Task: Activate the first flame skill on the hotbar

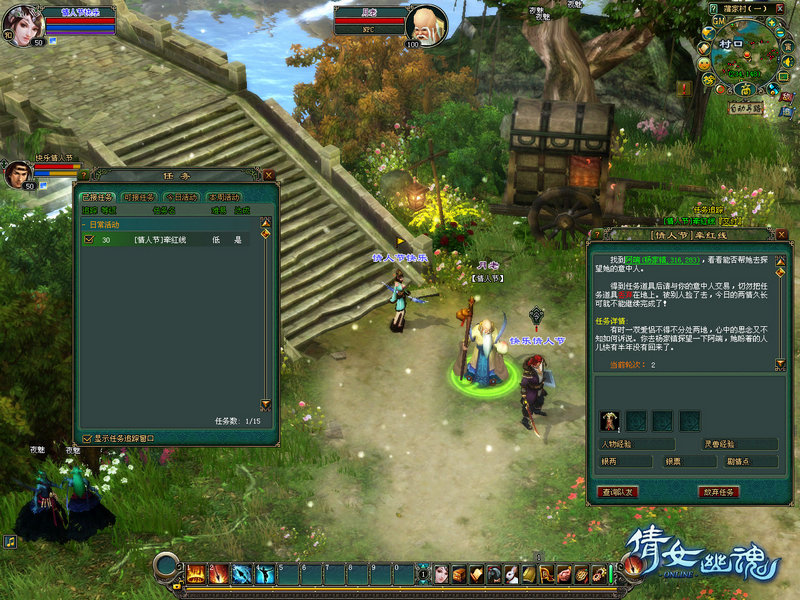Action: coord(196,573)
